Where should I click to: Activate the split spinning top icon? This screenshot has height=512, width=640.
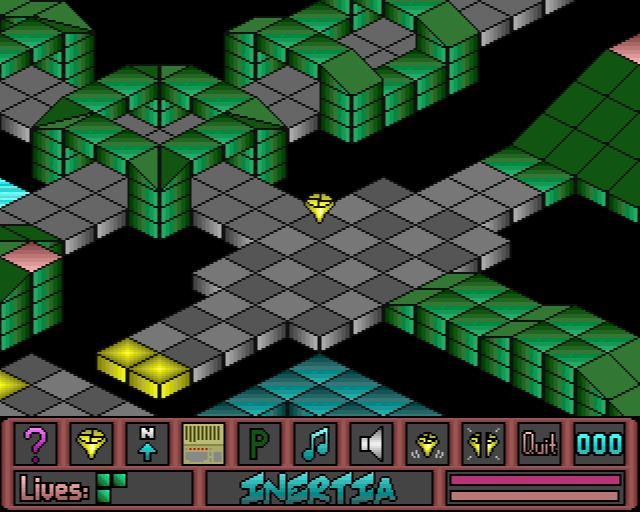click(484, 443)
